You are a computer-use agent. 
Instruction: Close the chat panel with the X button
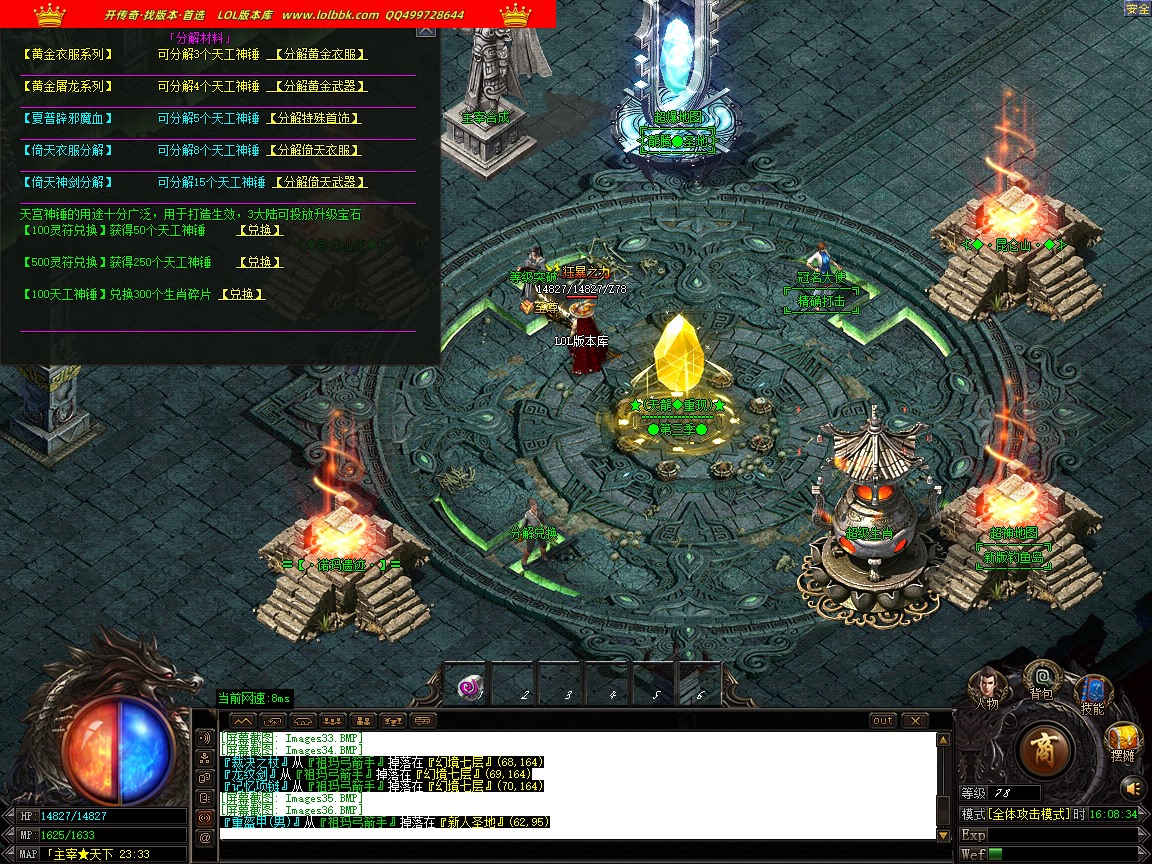(915, 720)
